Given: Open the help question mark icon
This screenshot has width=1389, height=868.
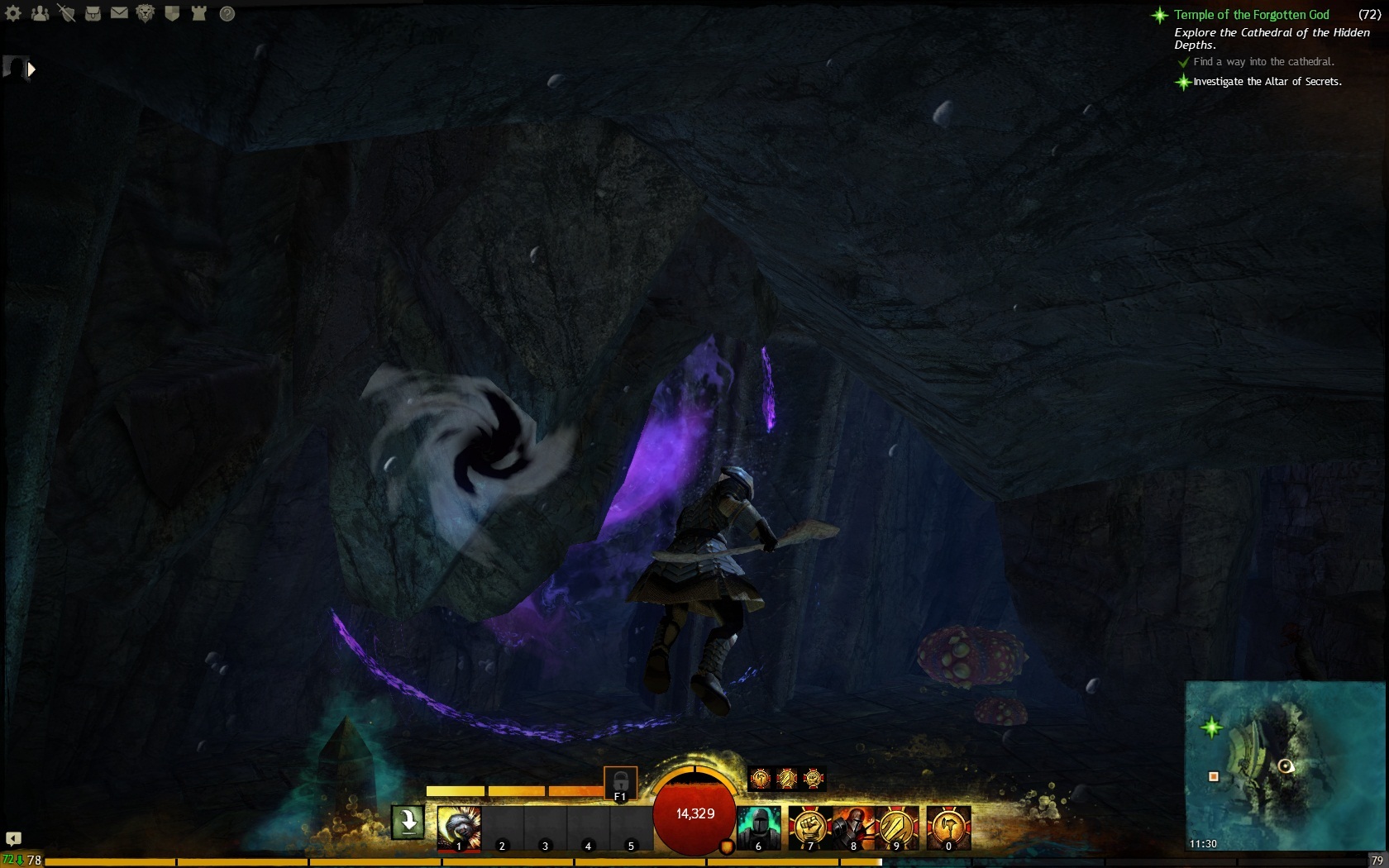Looking at the screenshot, I should (227, 13).
